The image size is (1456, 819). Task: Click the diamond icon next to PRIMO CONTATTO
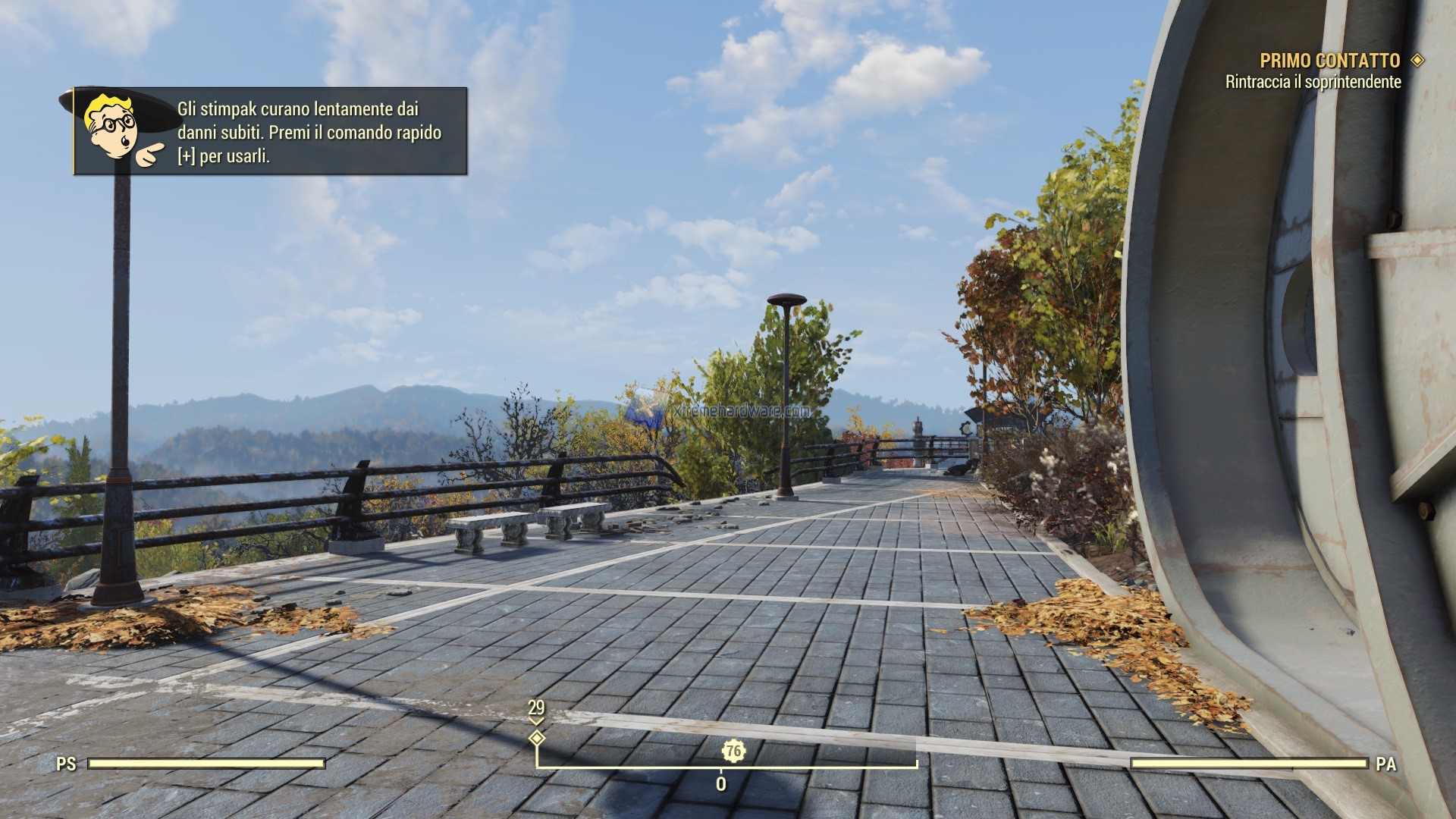(1415, 60)
